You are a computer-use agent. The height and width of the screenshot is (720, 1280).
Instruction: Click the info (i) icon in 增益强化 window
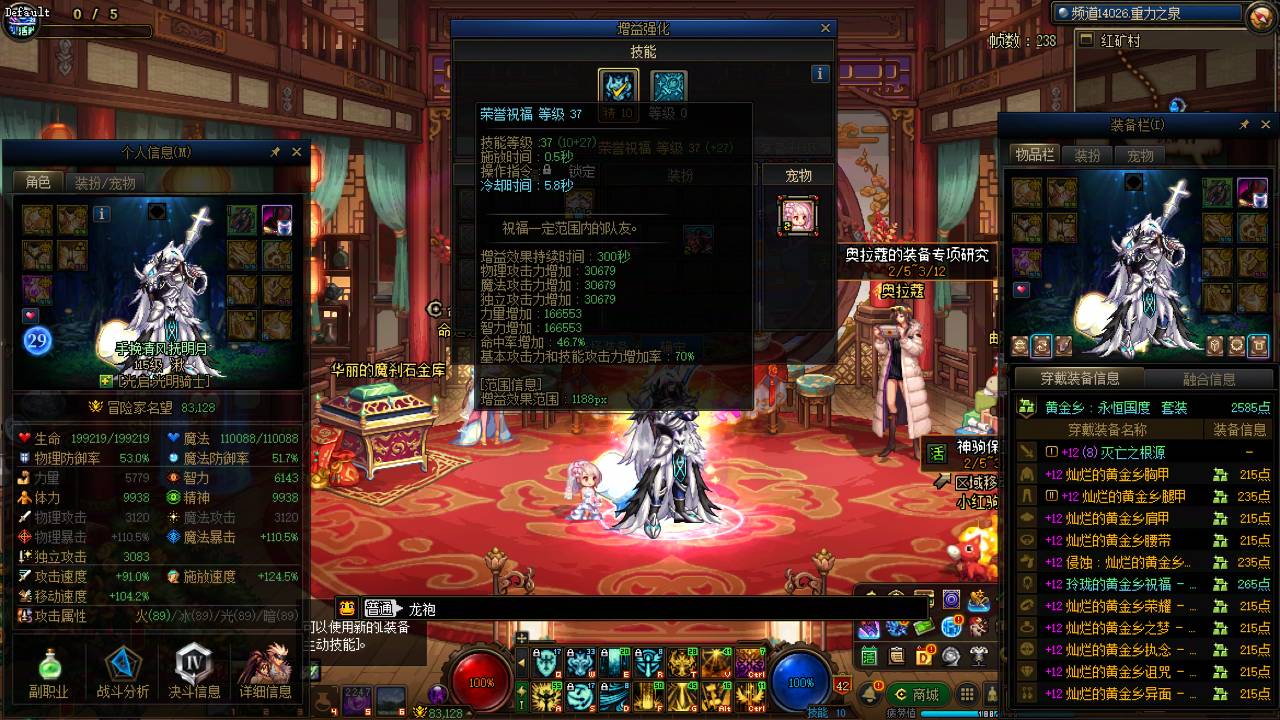[x=819, y=73]
